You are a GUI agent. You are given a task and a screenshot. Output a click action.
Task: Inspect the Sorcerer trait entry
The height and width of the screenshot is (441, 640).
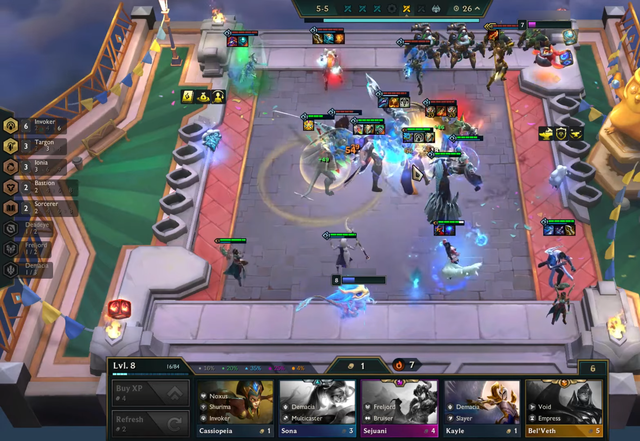[x=40, y=208]
